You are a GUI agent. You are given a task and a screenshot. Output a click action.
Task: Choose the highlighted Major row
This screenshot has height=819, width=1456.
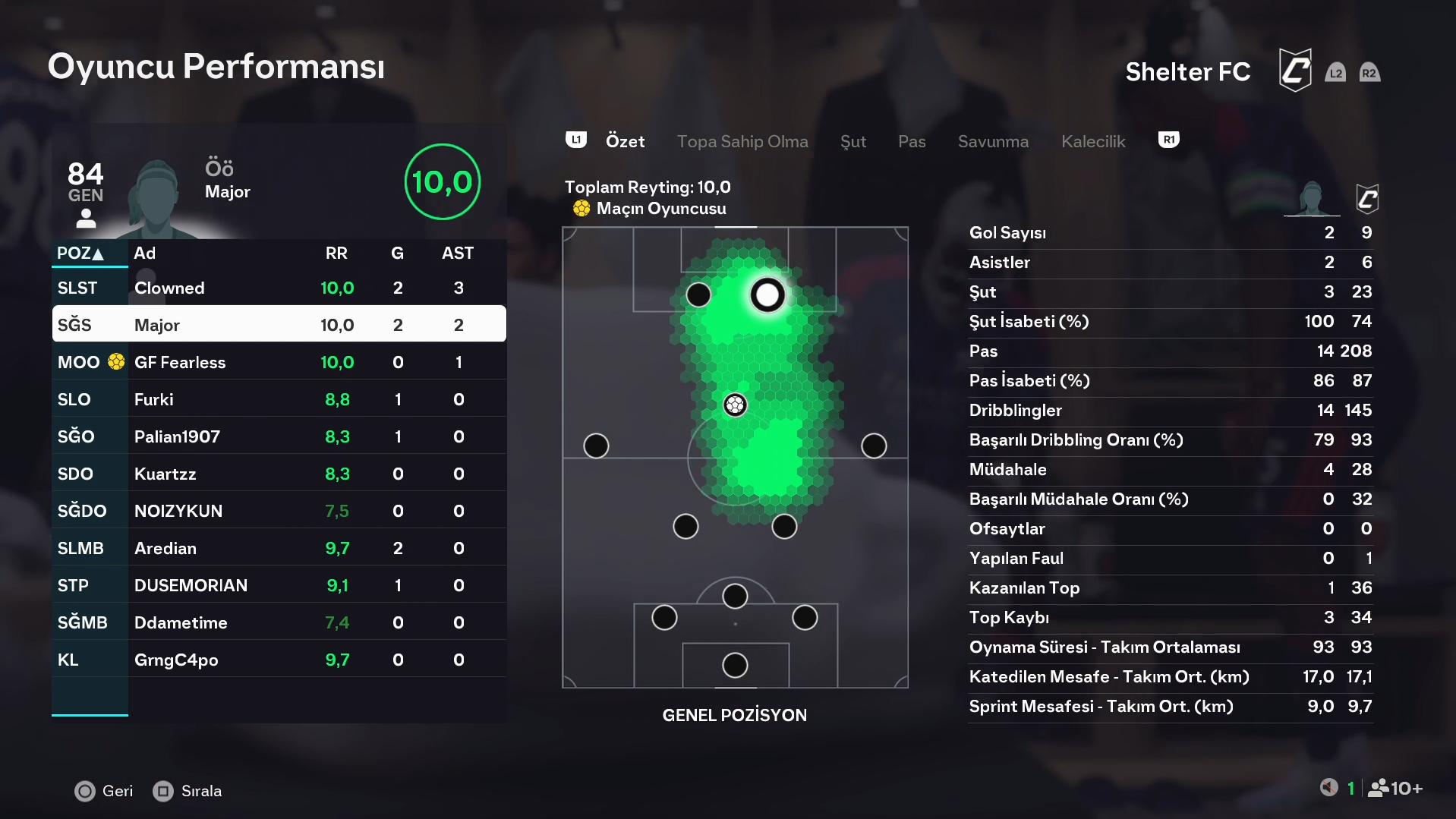[x=279, y=325]
